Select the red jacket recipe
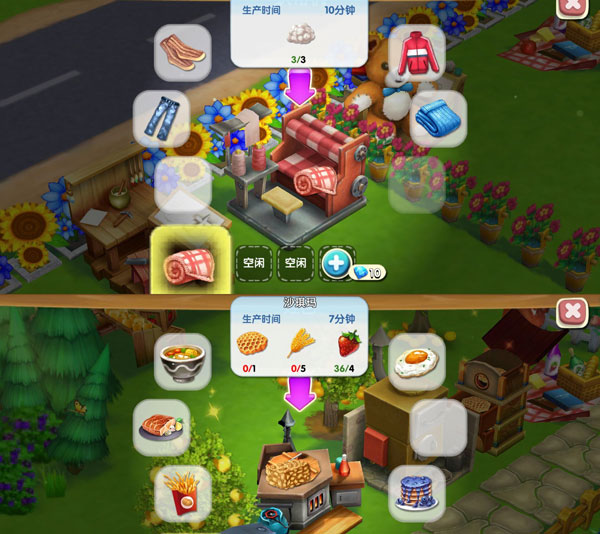This screenshot has width=600, height=534. 412,52
